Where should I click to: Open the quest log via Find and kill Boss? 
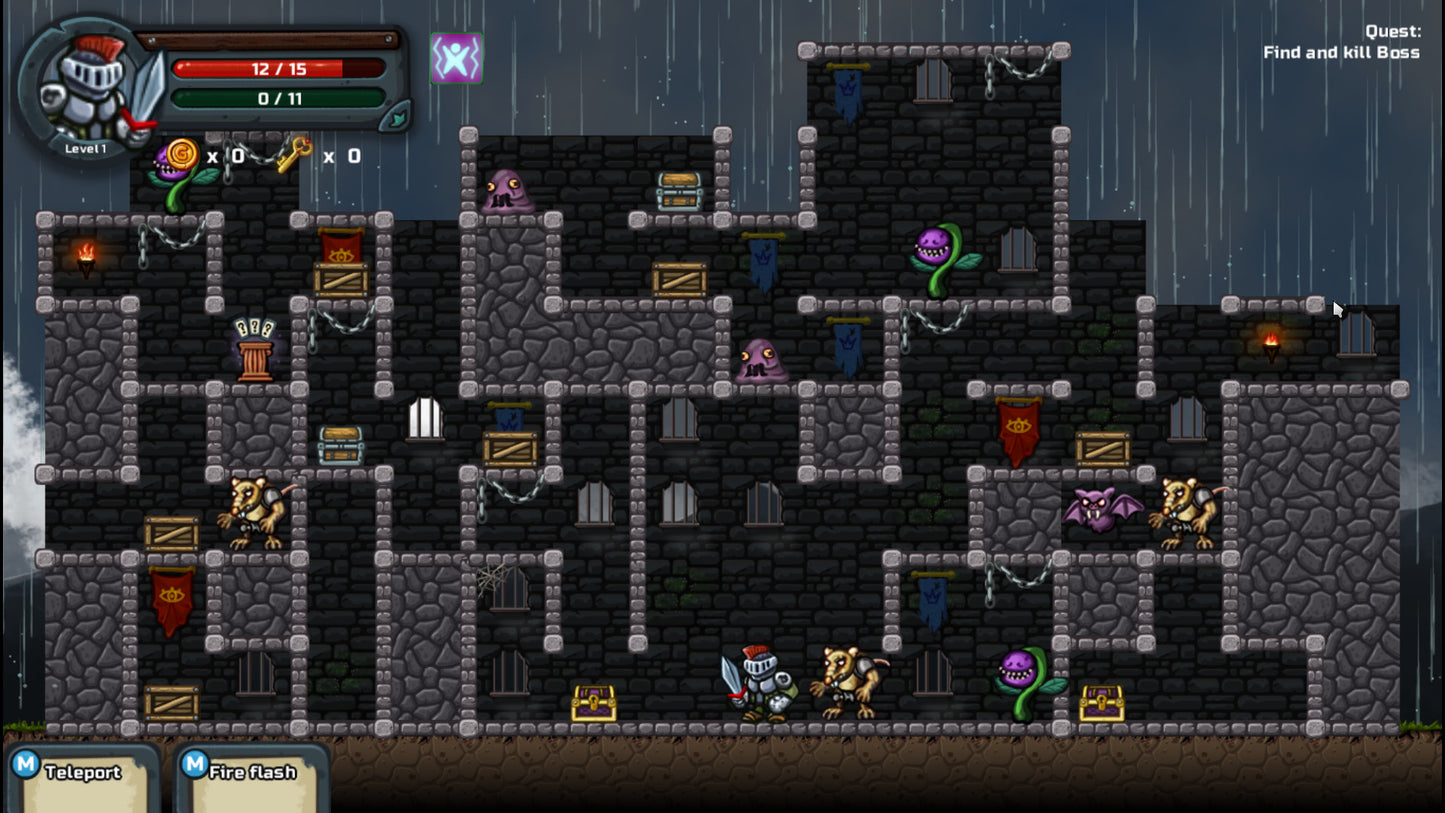(x=1340, y=52)
